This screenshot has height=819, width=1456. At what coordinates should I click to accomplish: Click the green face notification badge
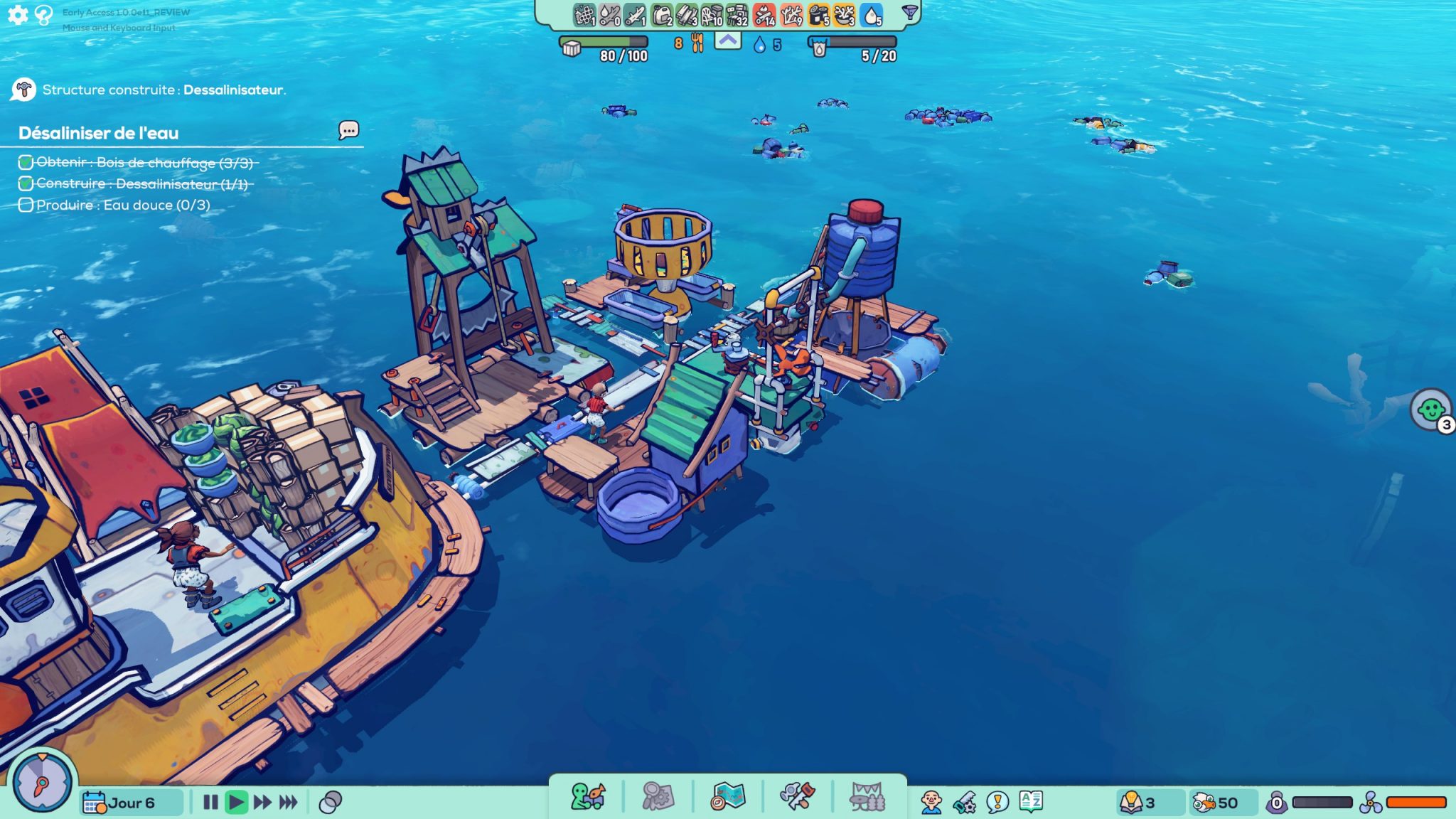click(1431, 410)
